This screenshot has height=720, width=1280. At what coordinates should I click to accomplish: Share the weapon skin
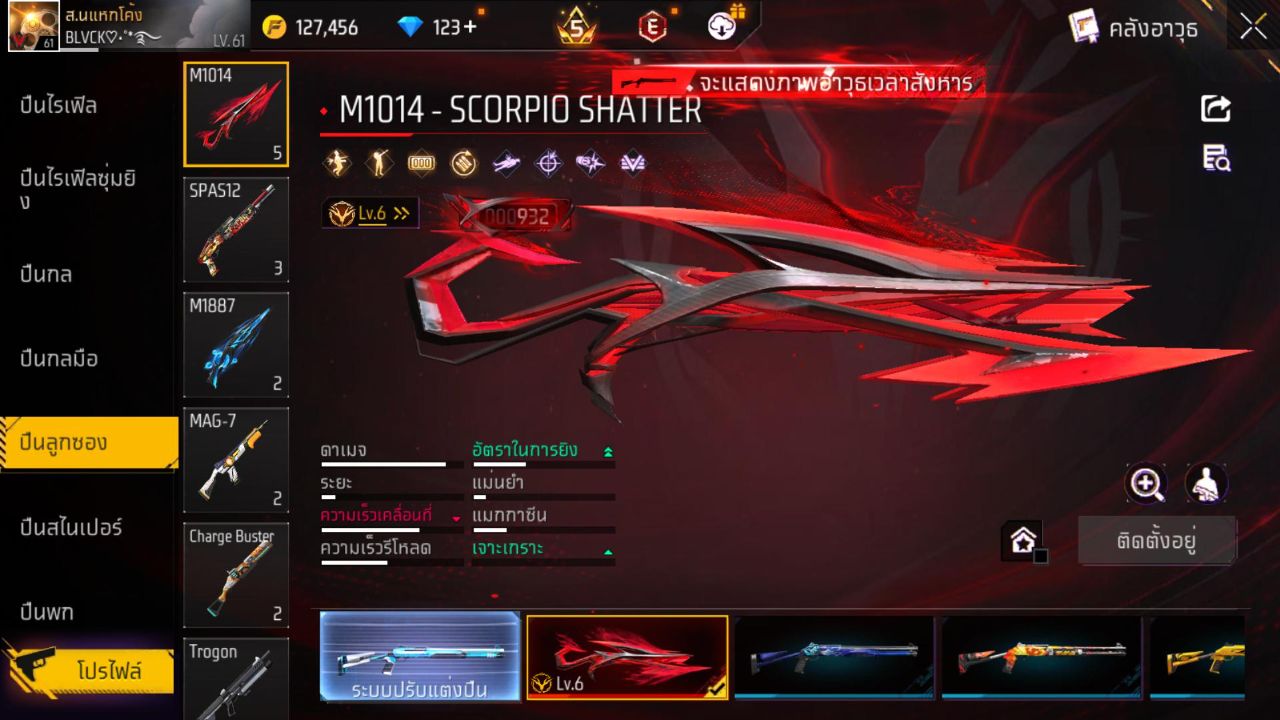tap(1216, 108)
